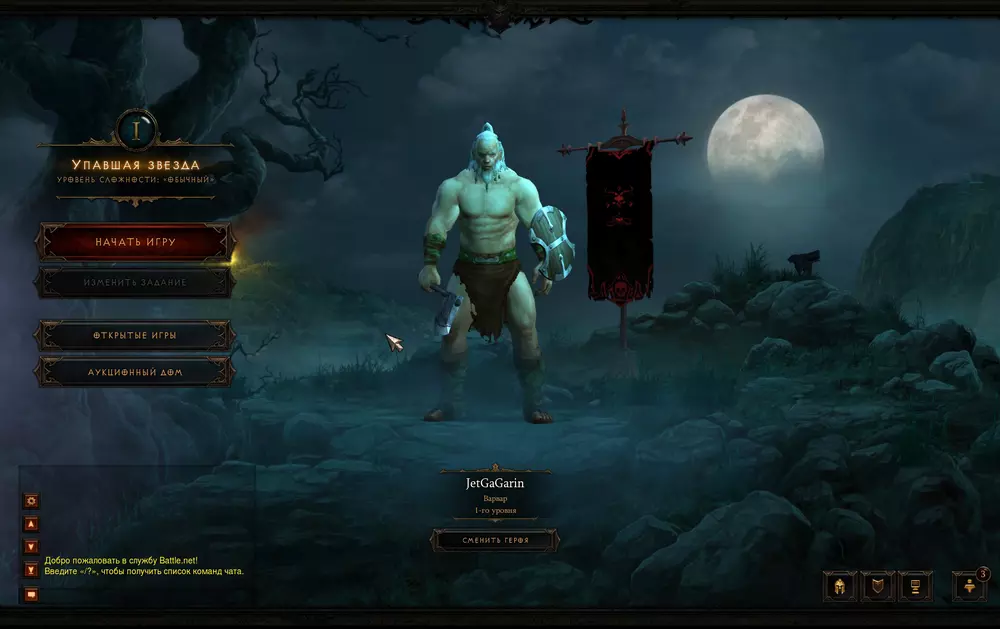This screenshot has width=1000, height=629.
Task: Open the chat speech bubble button
Action: [x=31, y=594]
